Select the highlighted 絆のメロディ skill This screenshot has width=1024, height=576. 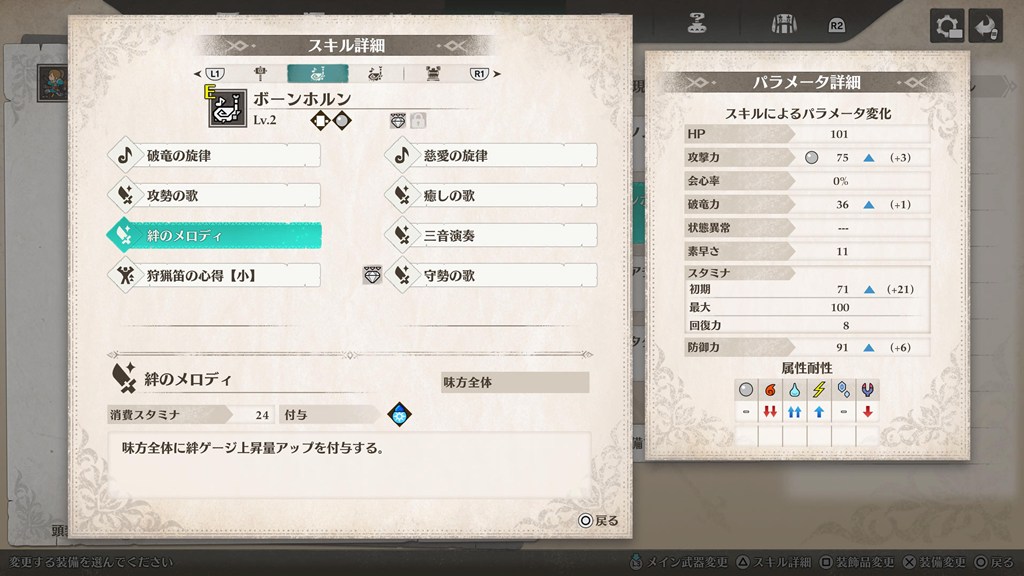pyautogui.click(x=213, y=235)
